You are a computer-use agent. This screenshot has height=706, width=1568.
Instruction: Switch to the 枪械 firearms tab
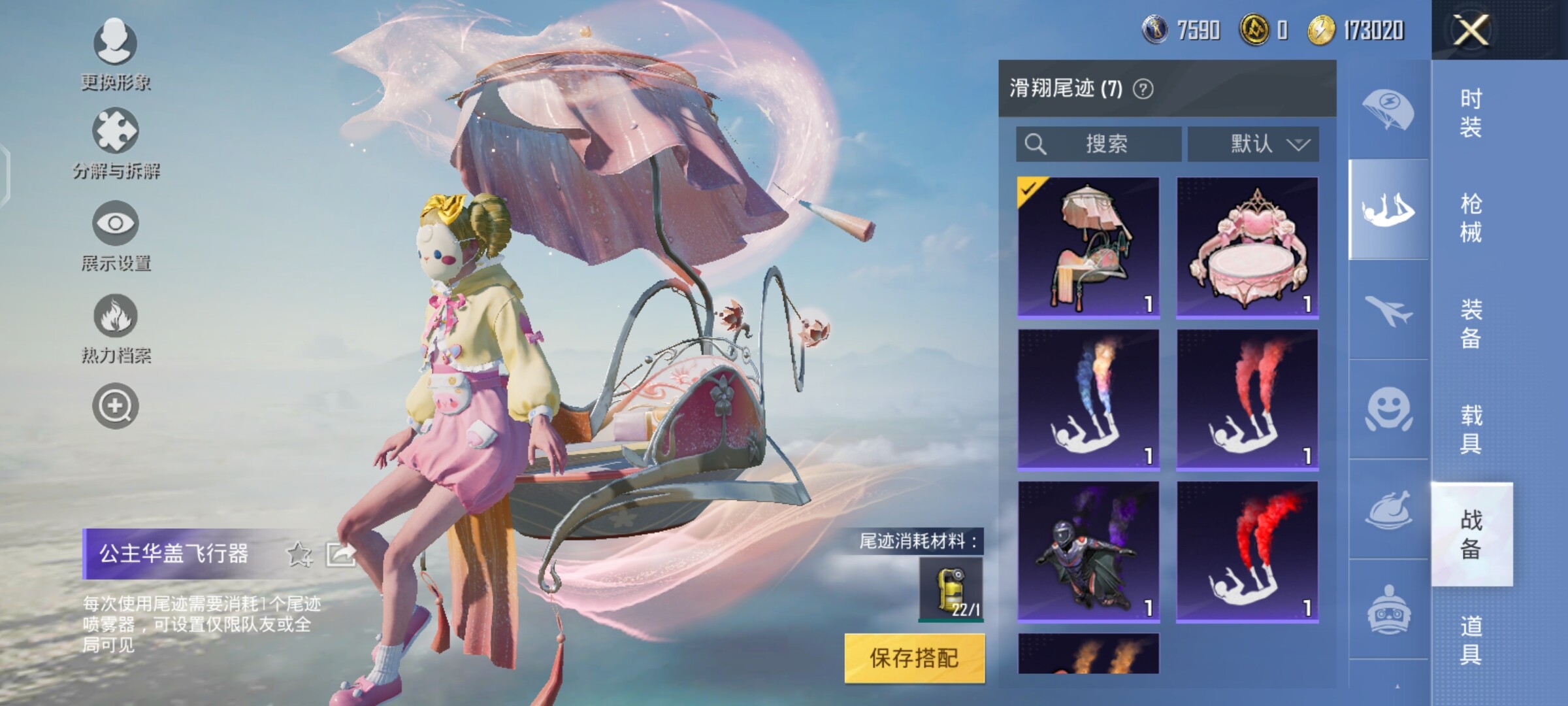(x=1471, y=218)
